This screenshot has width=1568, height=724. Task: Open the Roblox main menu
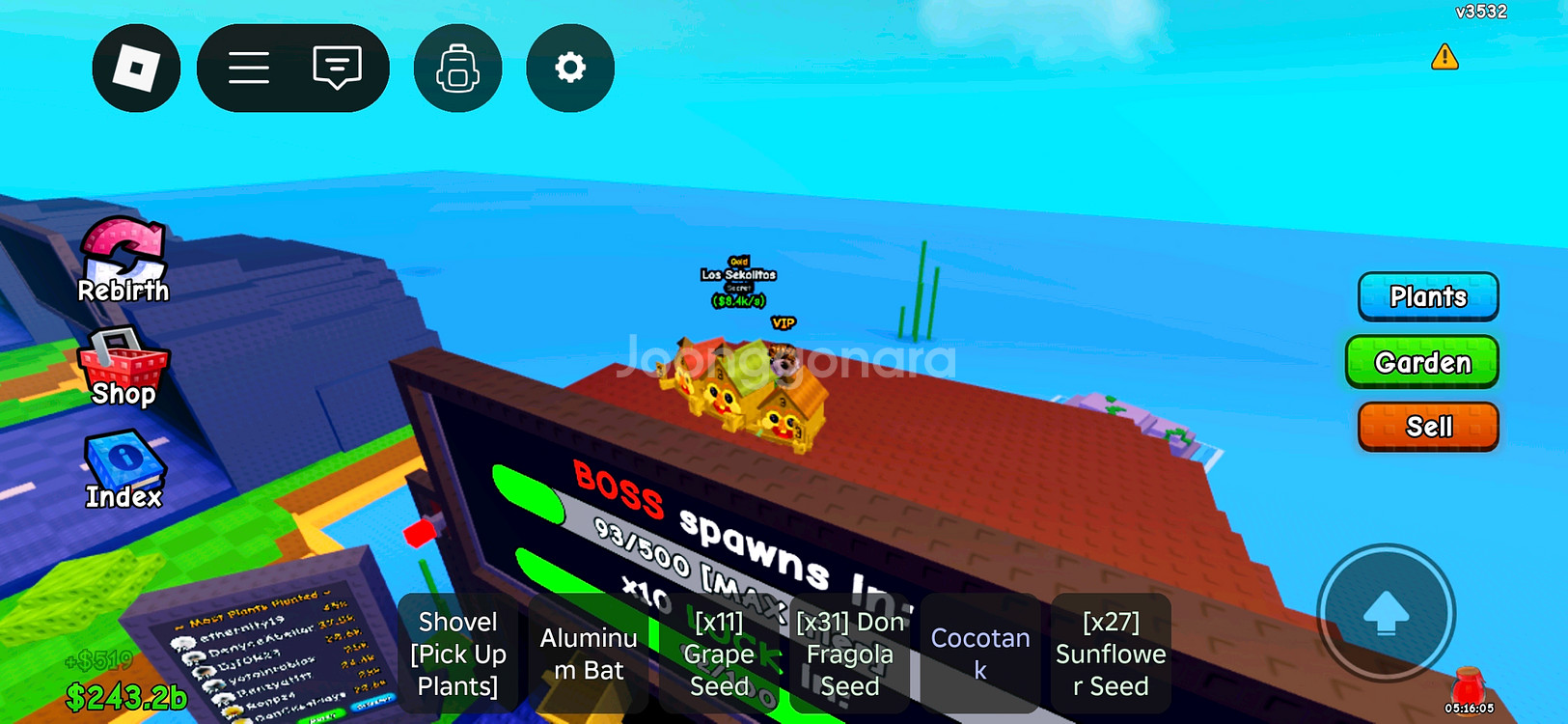click(x=136, y=69)
